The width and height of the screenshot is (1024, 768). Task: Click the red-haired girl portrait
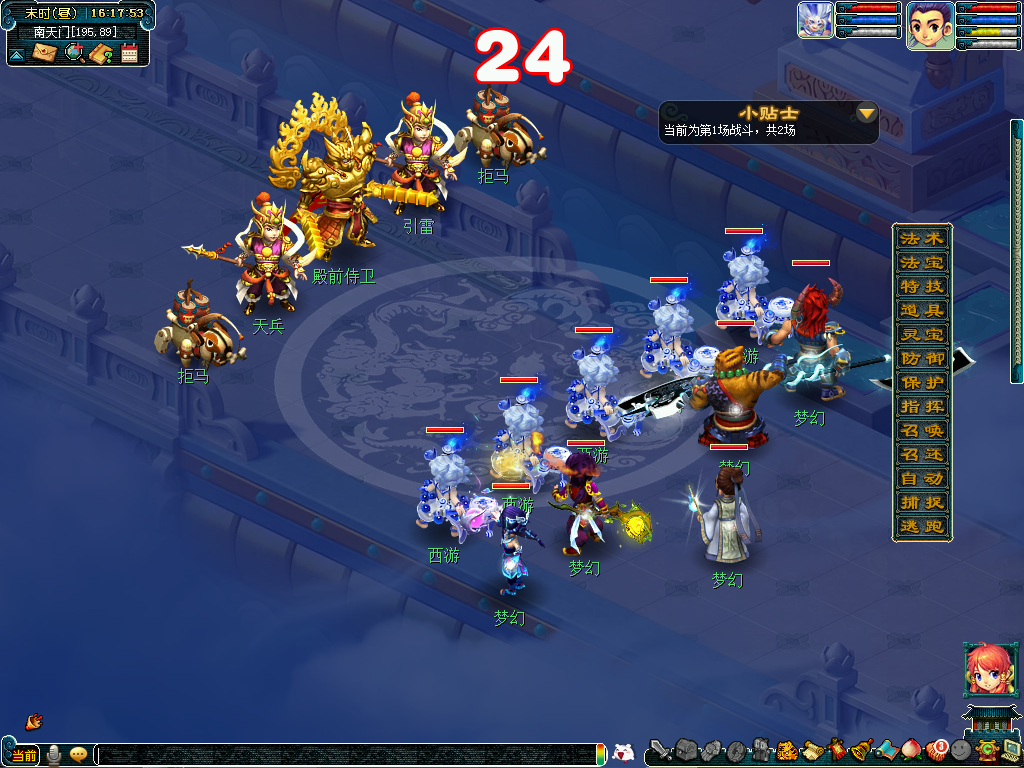click(x=985, y=669)
